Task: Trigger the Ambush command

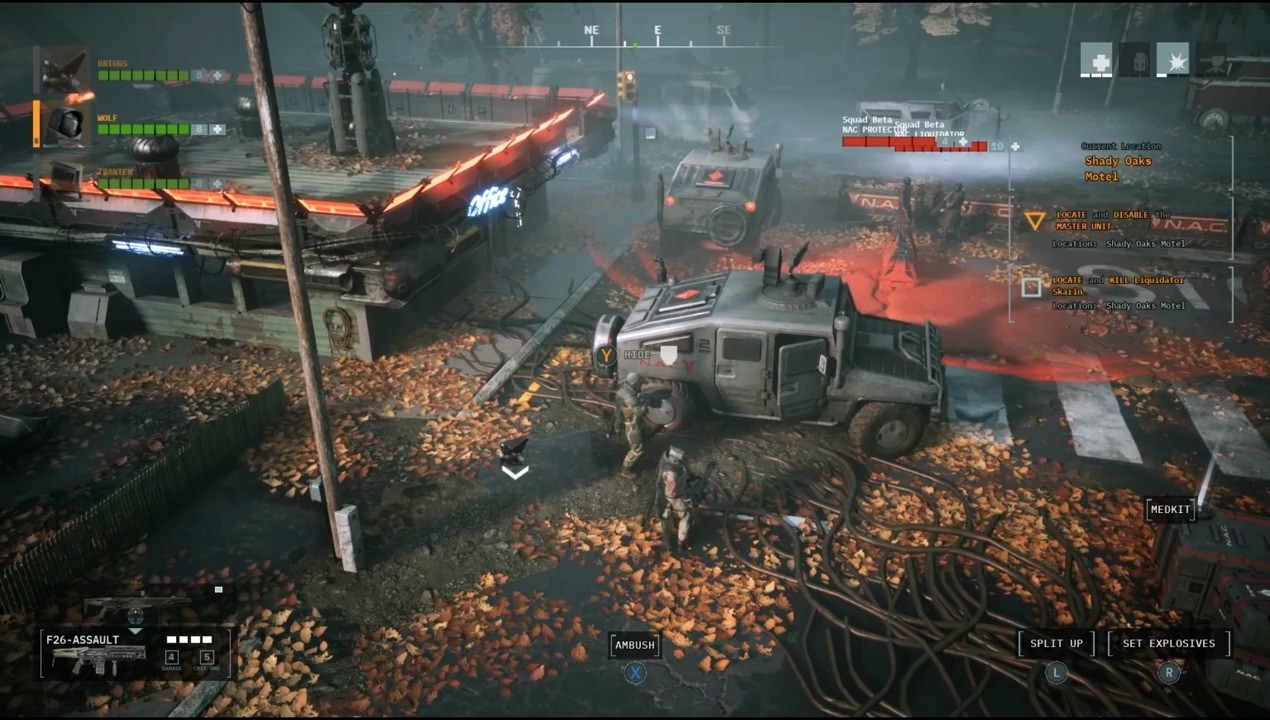Action: pos(635,646)
